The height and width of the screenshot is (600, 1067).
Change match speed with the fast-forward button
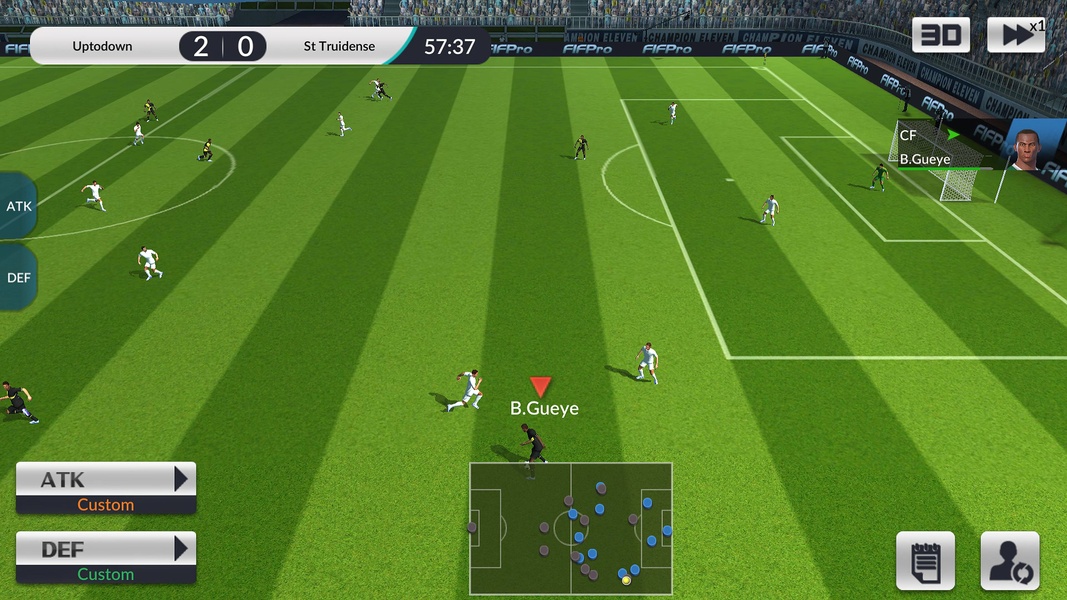click(x=1016, y=35)
